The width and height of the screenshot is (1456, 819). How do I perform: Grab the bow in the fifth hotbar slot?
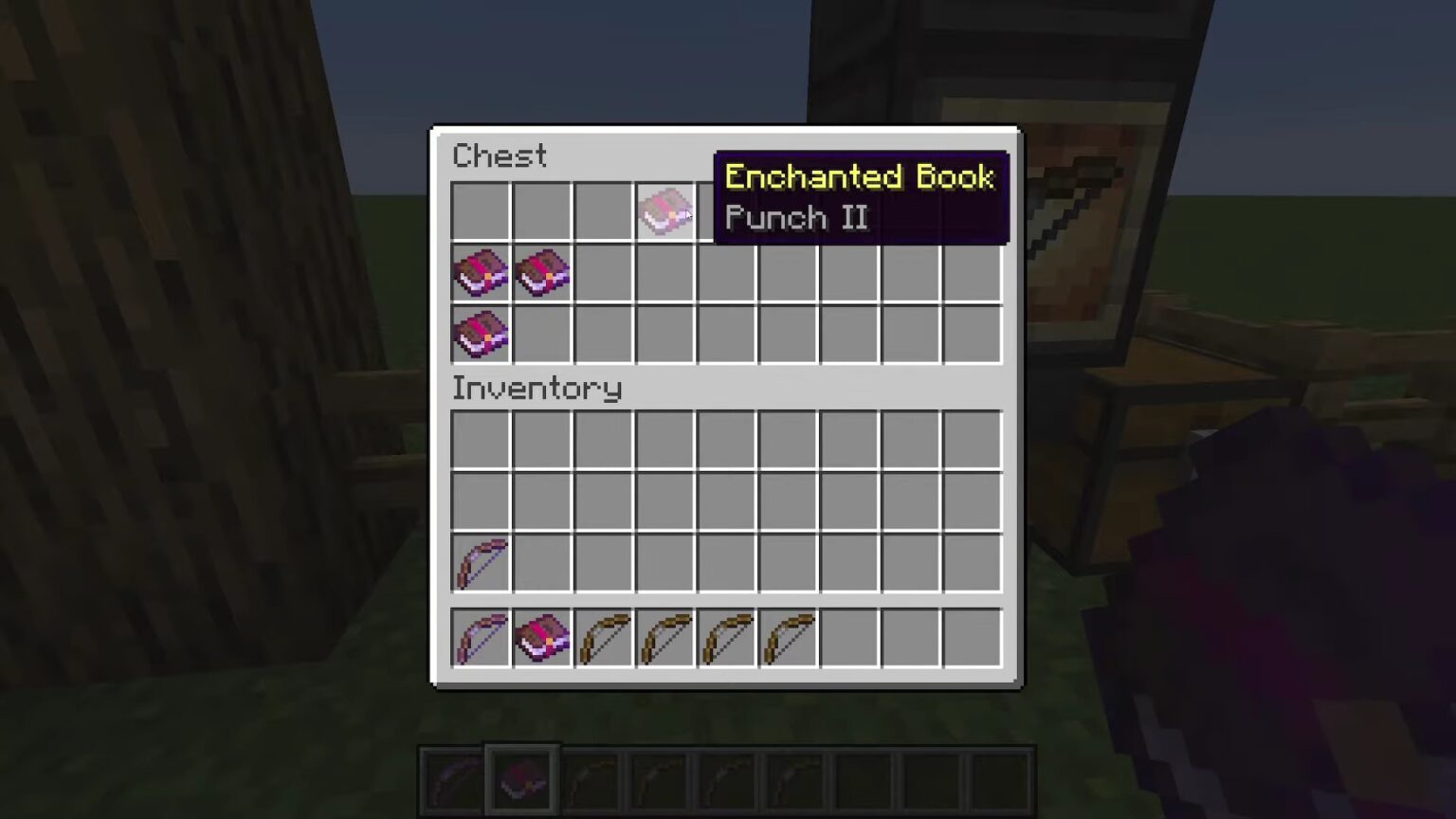pyautogui.click(x=726, y=637)
